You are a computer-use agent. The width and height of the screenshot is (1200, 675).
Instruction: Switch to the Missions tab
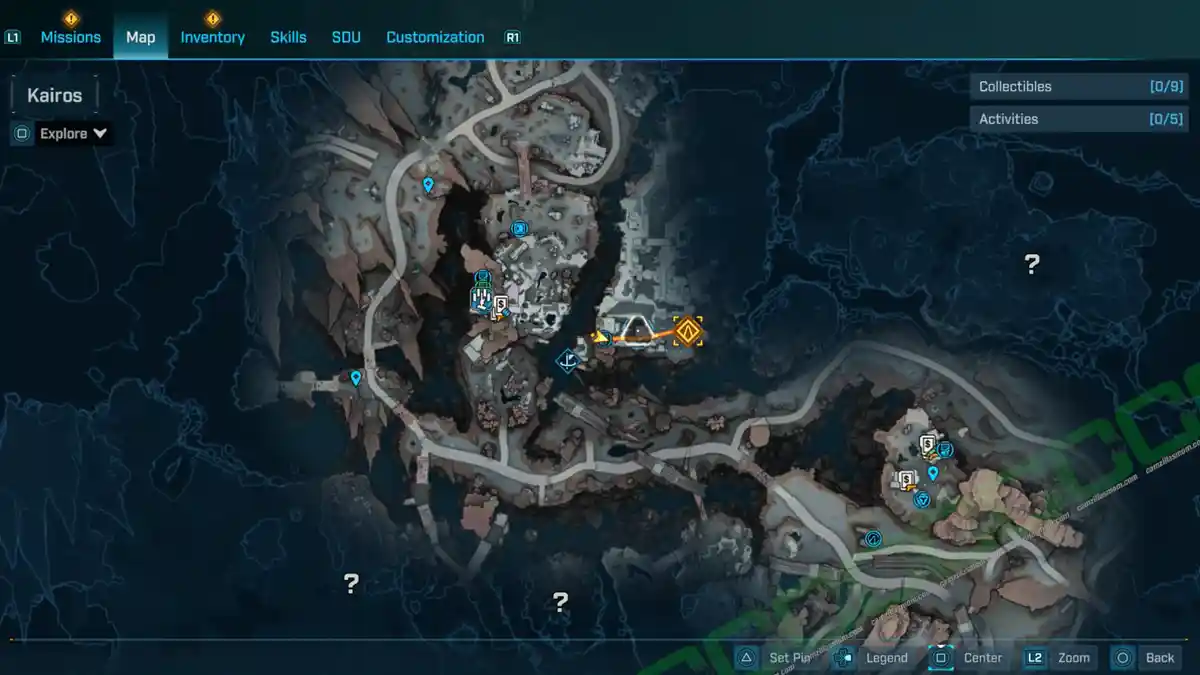(70, 37)
